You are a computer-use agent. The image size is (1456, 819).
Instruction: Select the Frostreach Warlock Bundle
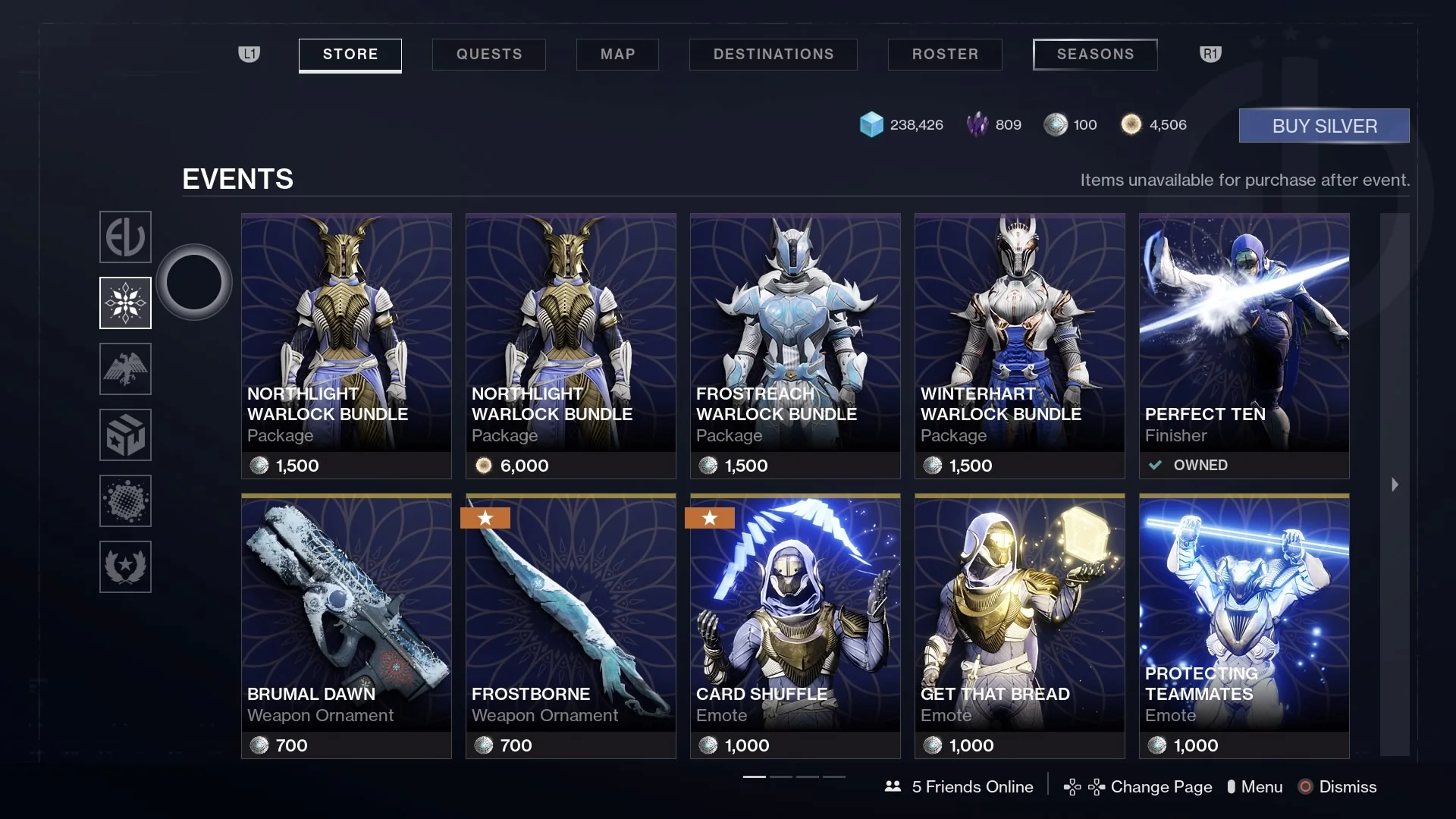click(795, 346)
